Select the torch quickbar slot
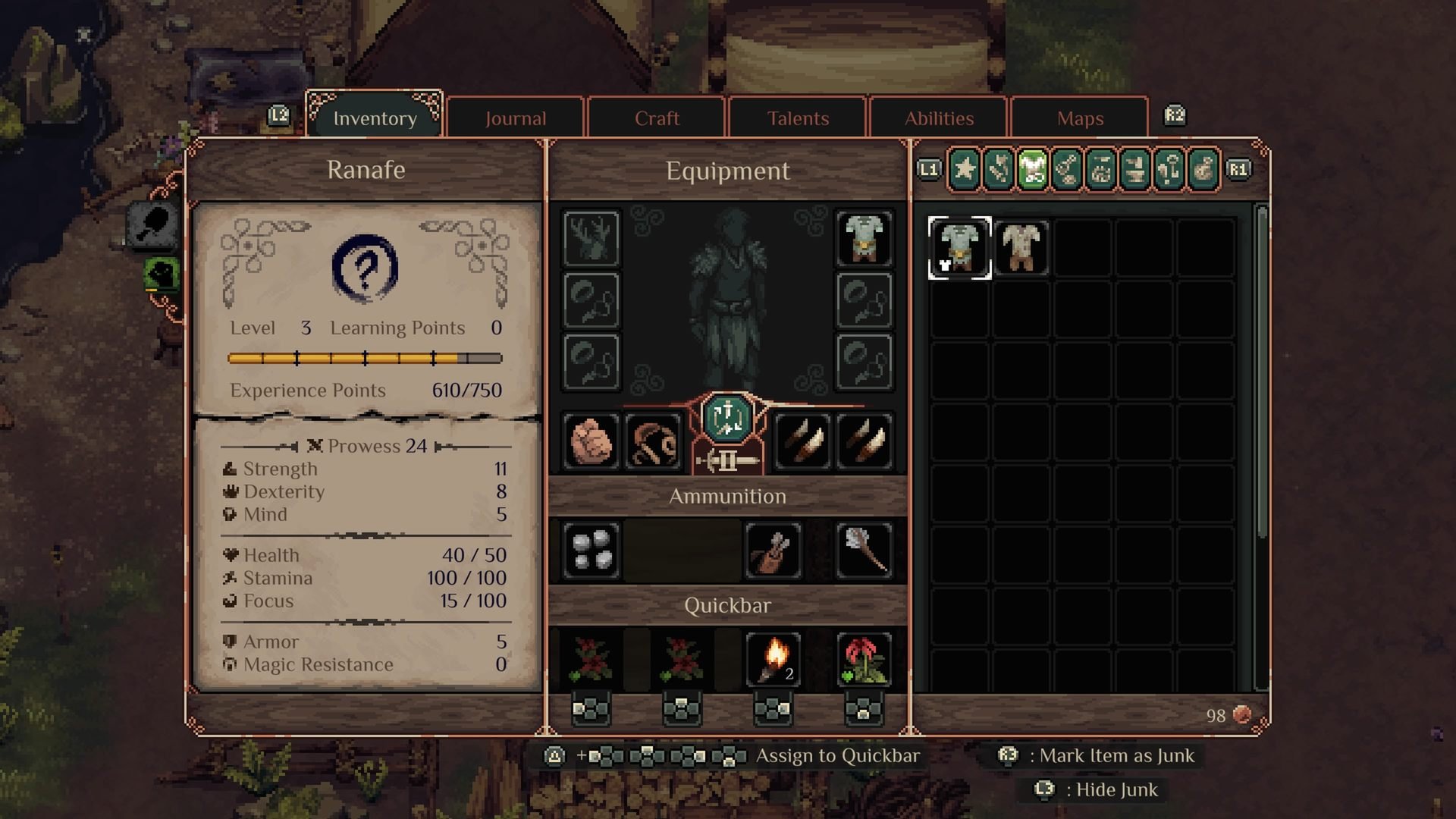This screenshot has width=1456, height=819. click(x=773, y=658)
